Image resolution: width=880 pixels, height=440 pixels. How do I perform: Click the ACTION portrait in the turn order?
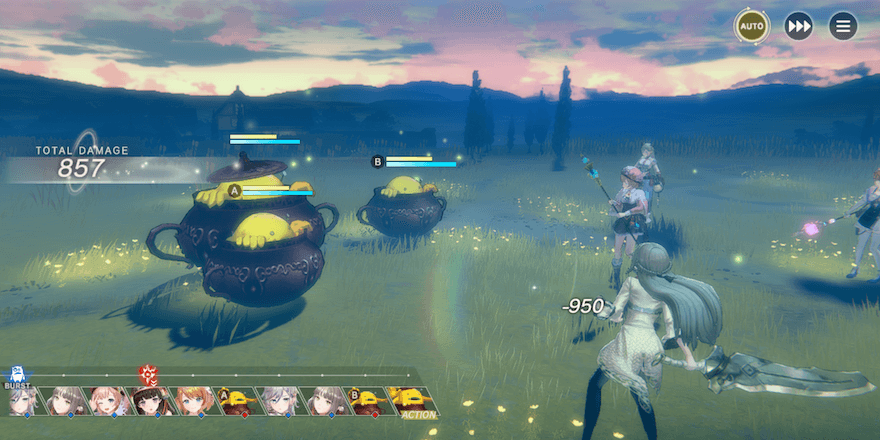tap(411, 401)
